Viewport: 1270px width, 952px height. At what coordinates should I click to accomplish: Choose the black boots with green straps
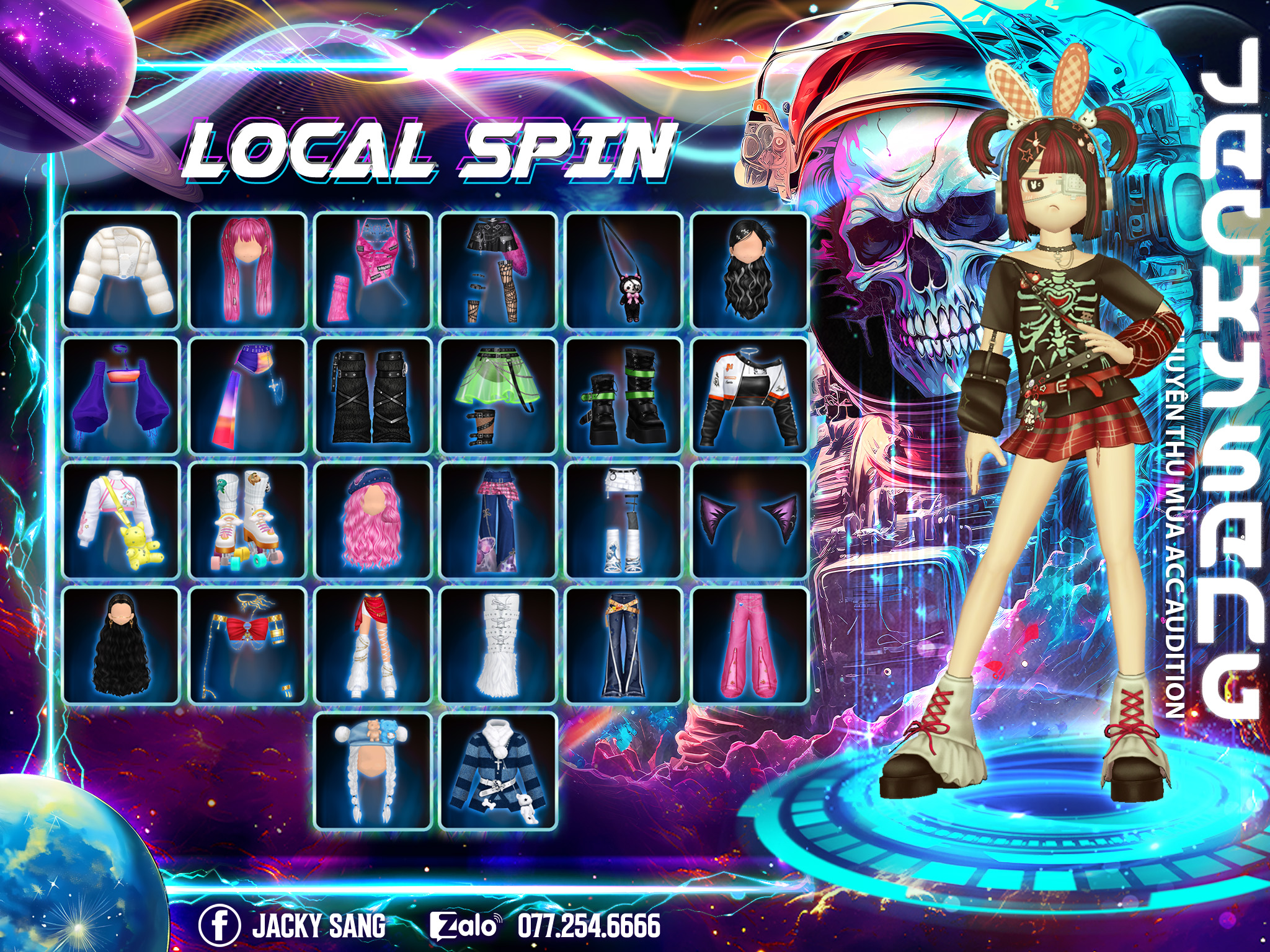tap(624, 396)
